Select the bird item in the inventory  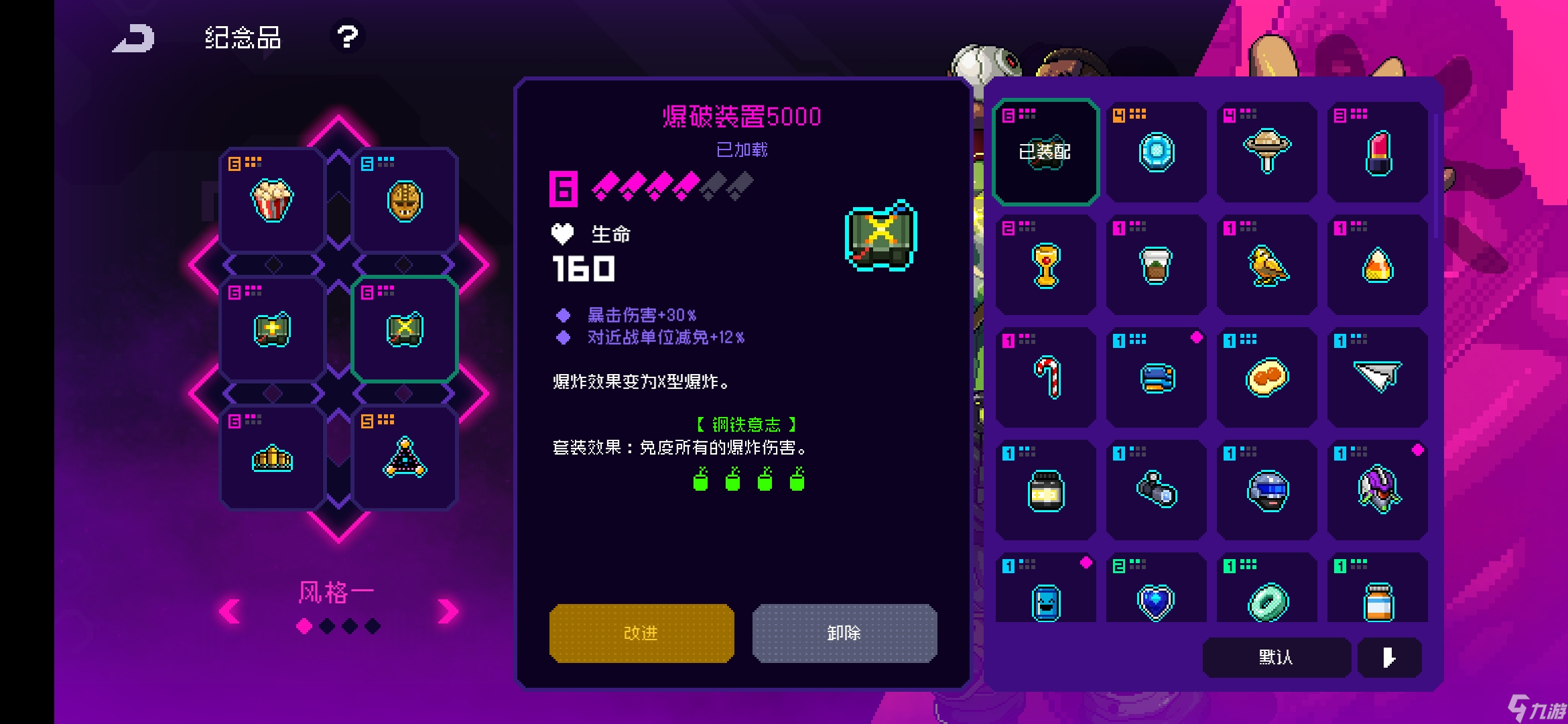pyautogui.click(x=1266, y=265)
